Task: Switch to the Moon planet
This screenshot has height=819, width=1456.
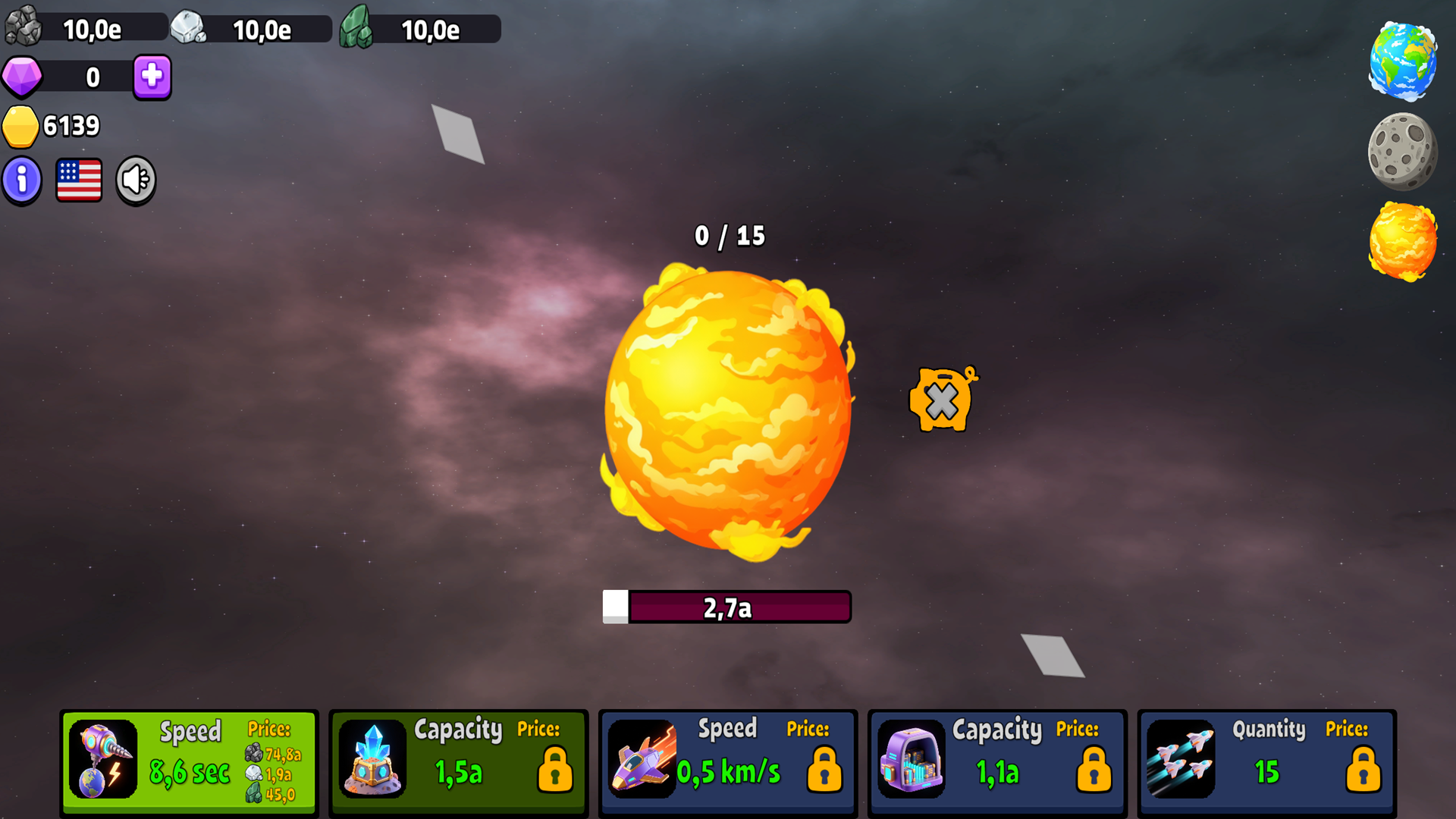Action: pos(1401,151)
